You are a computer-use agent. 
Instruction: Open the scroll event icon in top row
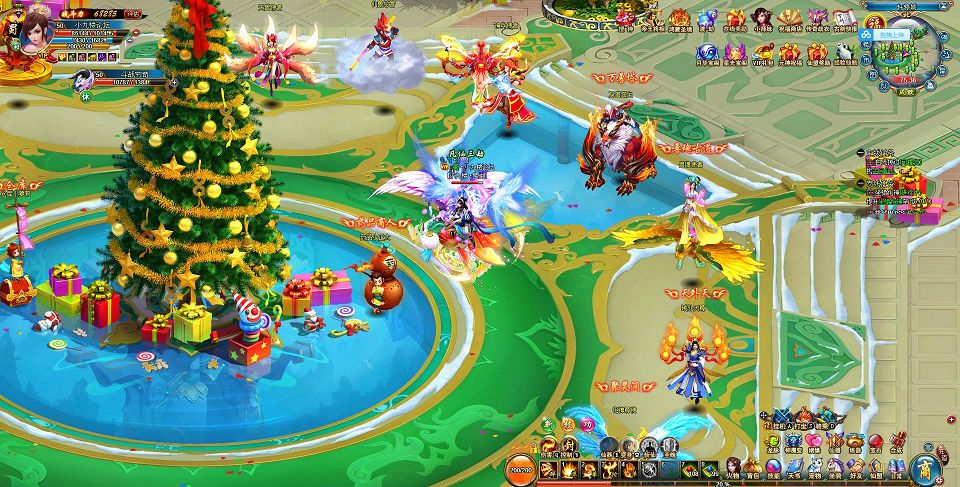coord(845,20)
